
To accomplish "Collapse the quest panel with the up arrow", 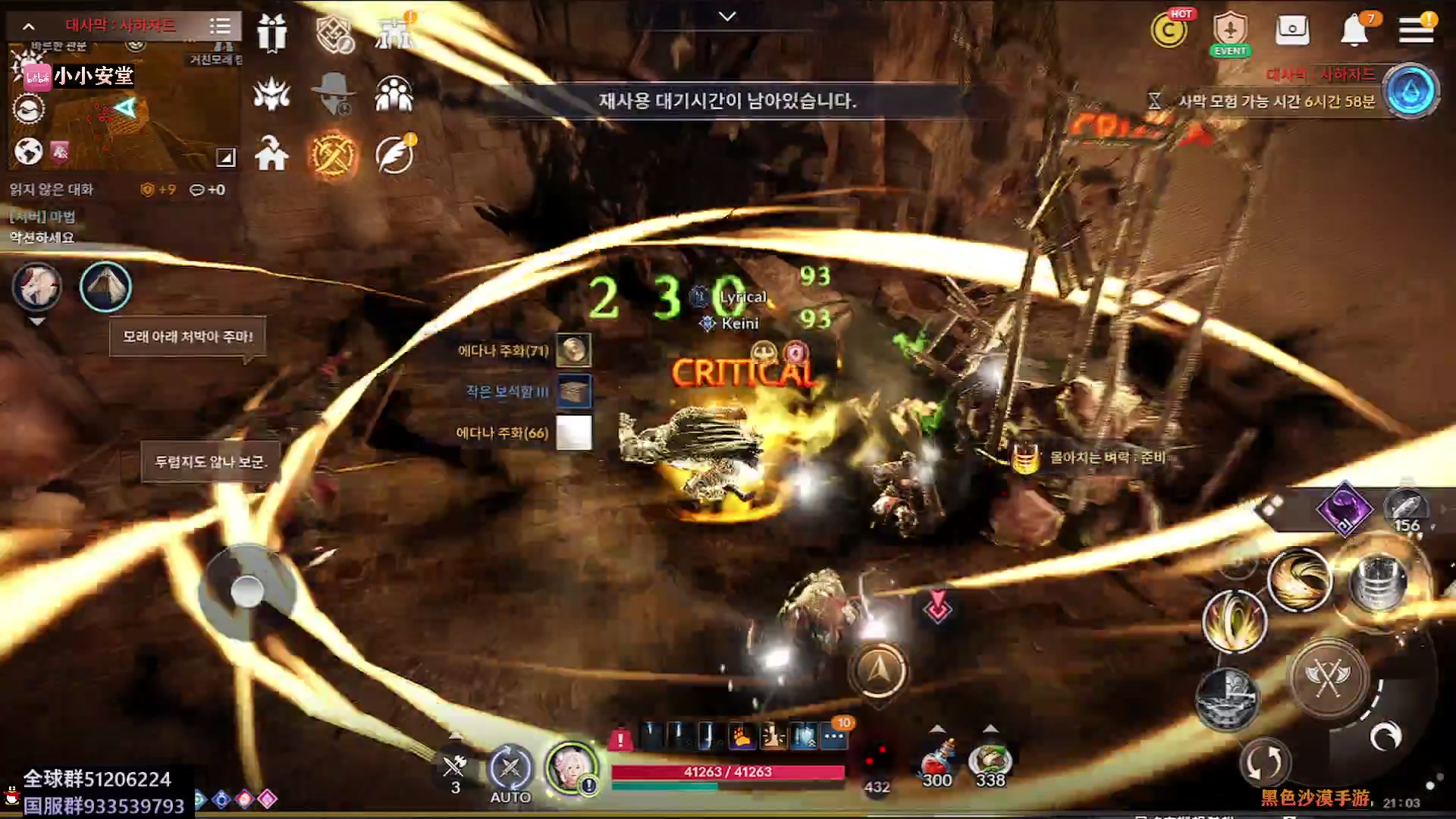I will [x=28, y=27].
